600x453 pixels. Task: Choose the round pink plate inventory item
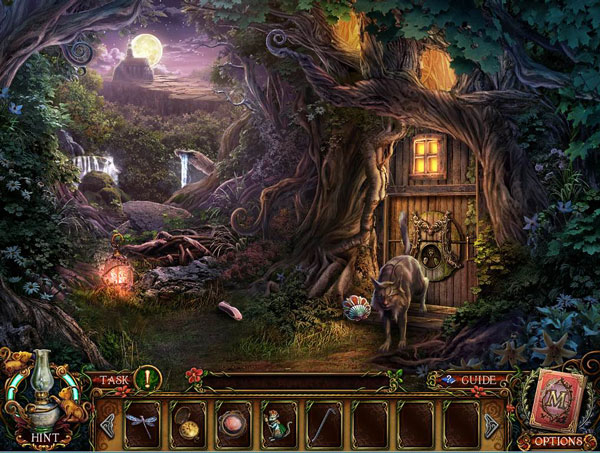(x=233, y=424)
